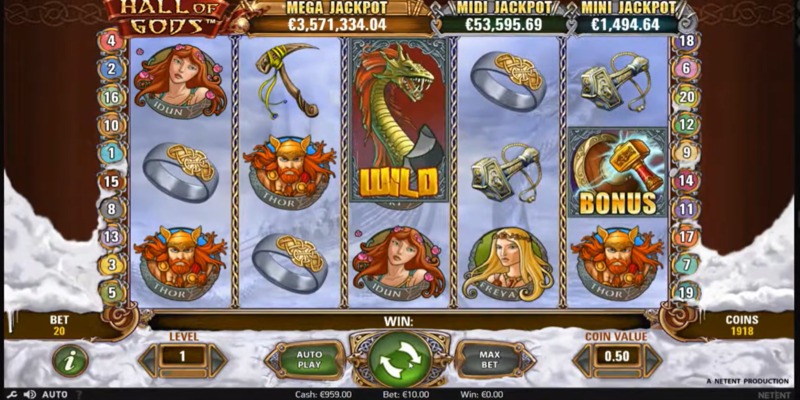Lower the Coin Value with the left arrow
The height and width of the screenshot is (400, 800).
click(583, 357)
